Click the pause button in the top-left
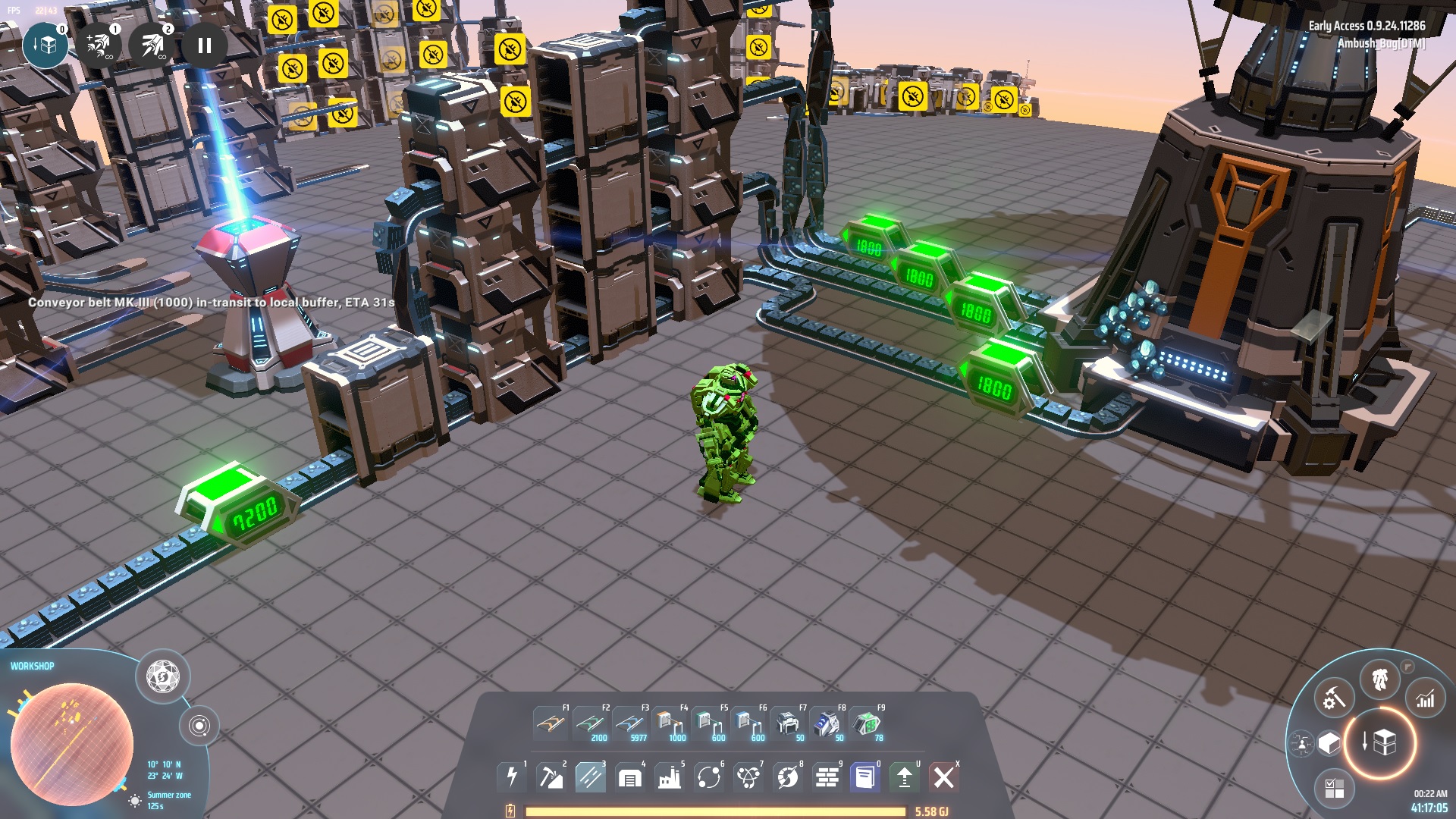The width and height of the screenshot is (1456, 819). pos(204,45)
